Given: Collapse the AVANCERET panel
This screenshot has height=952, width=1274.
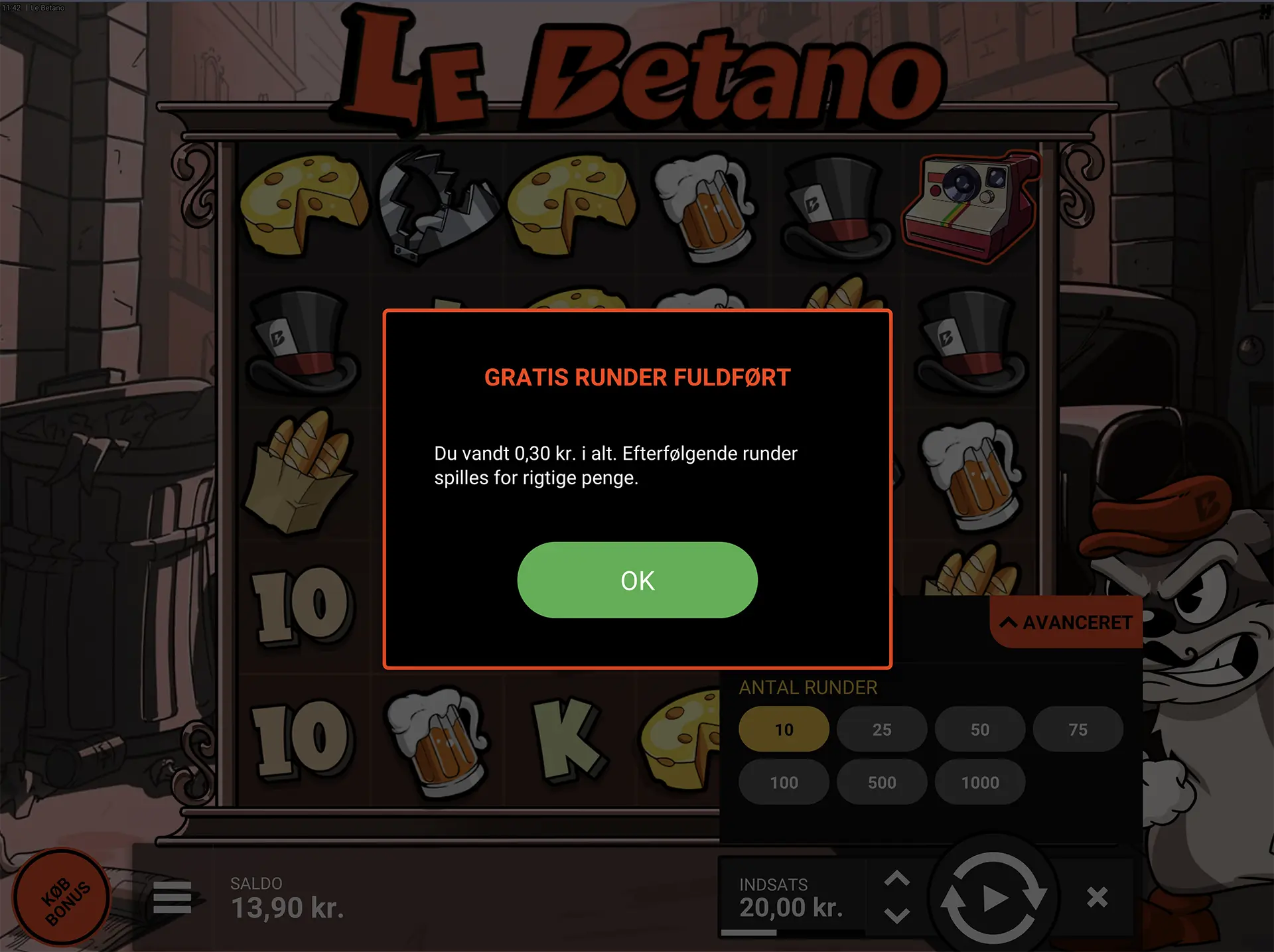Looking at the screenshot, I should click(x=1066, y=622).
